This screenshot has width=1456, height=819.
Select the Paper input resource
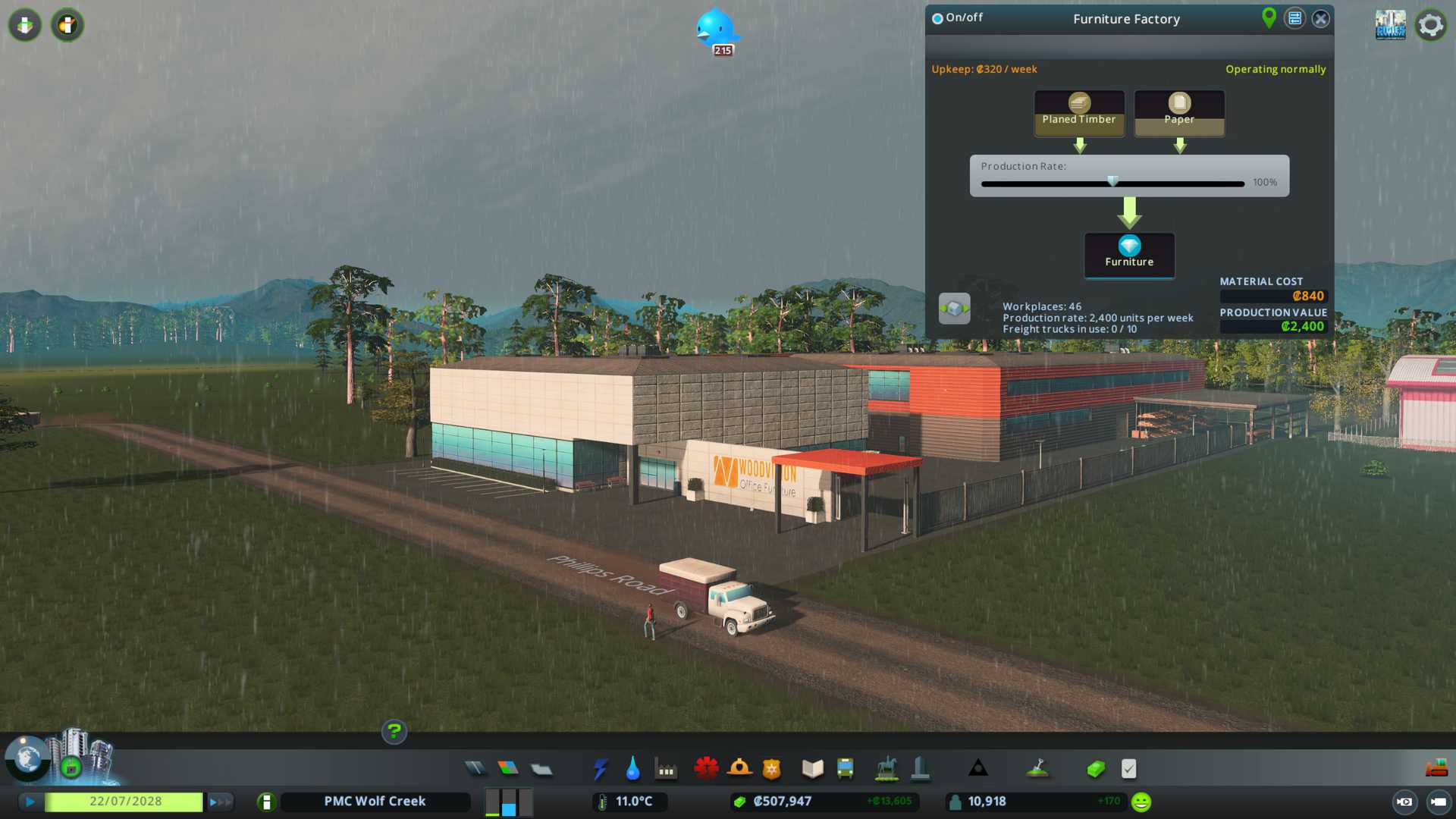1178,112
